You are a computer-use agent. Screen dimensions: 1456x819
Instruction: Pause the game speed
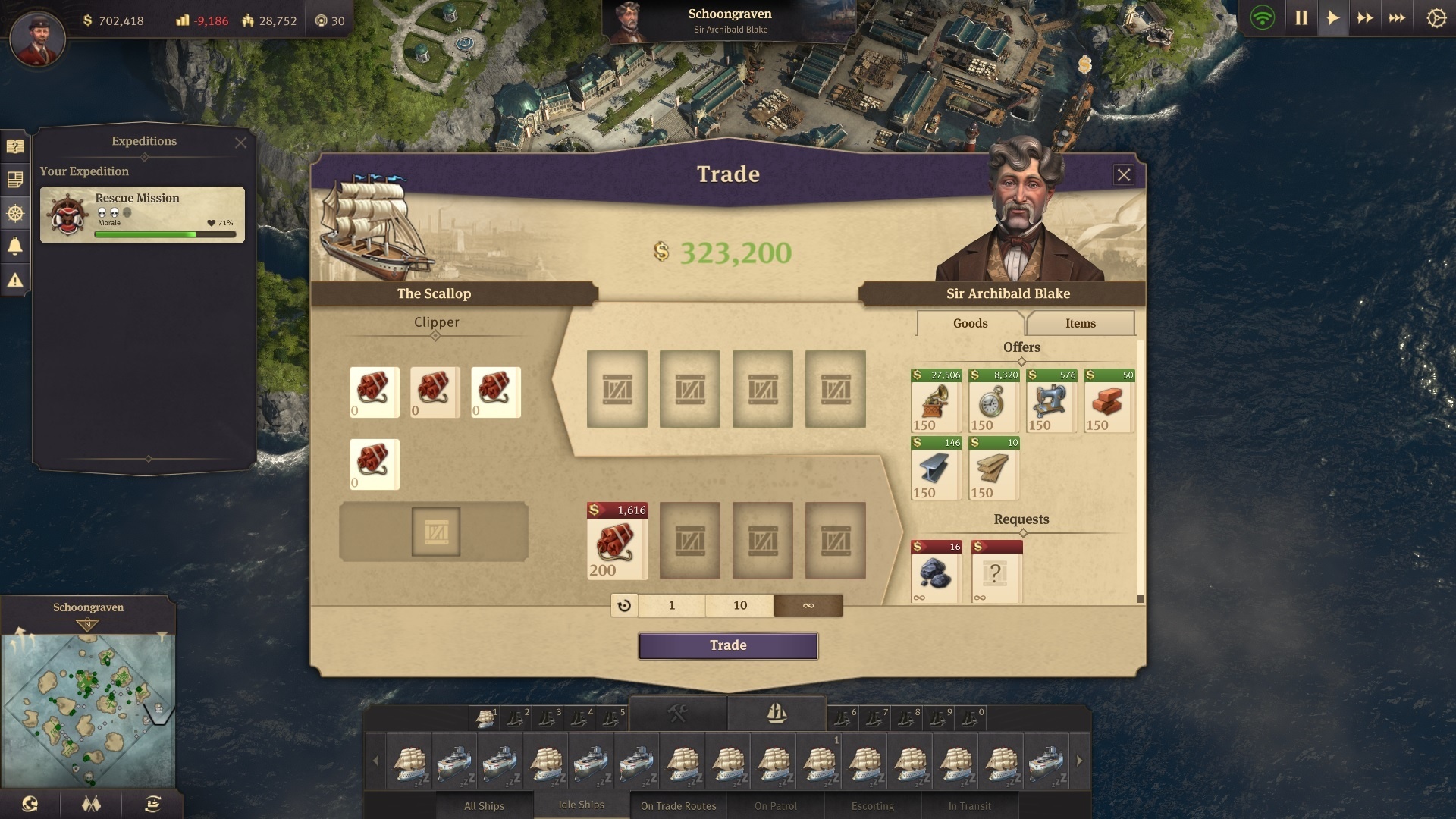pyautogui.click(x=1301, y=18)
